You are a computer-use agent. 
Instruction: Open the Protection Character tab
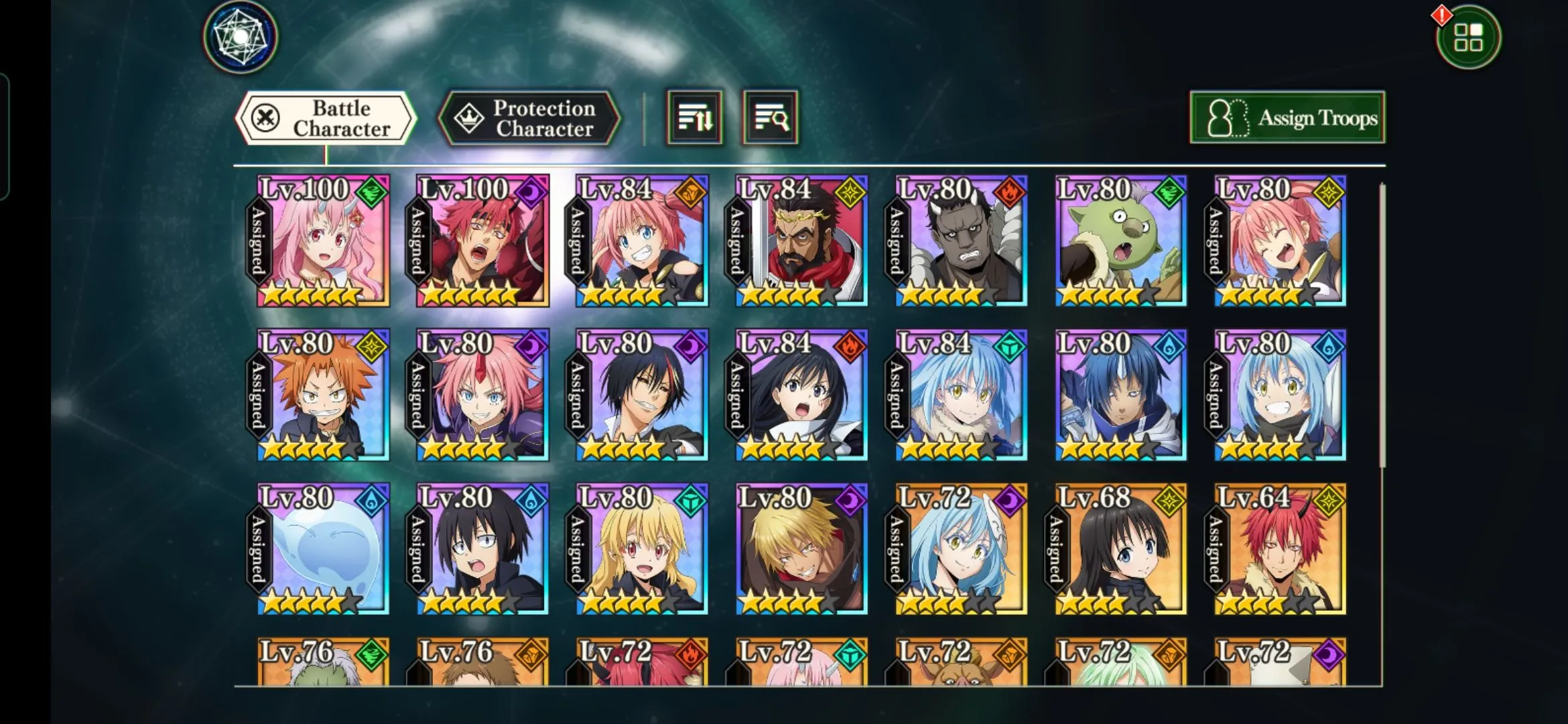coord(529,118)
